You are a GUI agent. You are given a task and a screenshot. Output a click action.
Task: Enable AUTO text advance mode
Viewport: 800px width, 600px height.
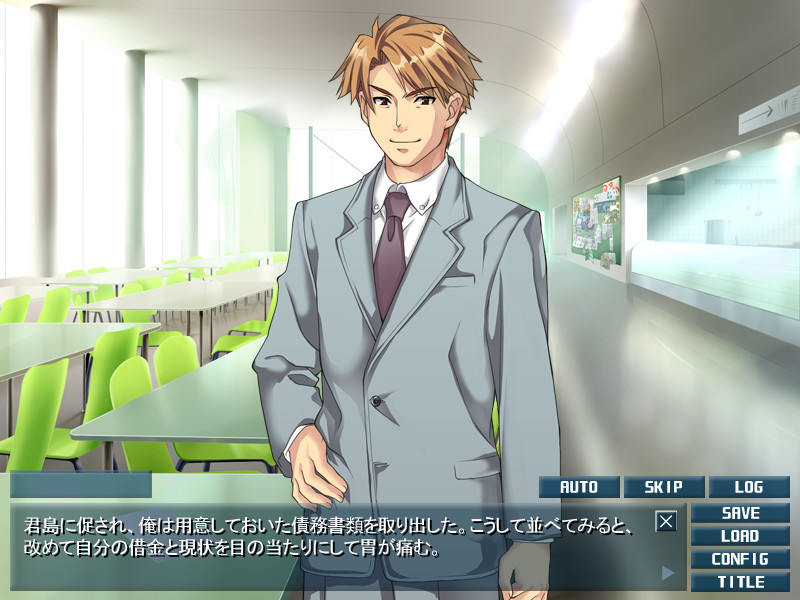pyautogui.click(x=579, y=487)
